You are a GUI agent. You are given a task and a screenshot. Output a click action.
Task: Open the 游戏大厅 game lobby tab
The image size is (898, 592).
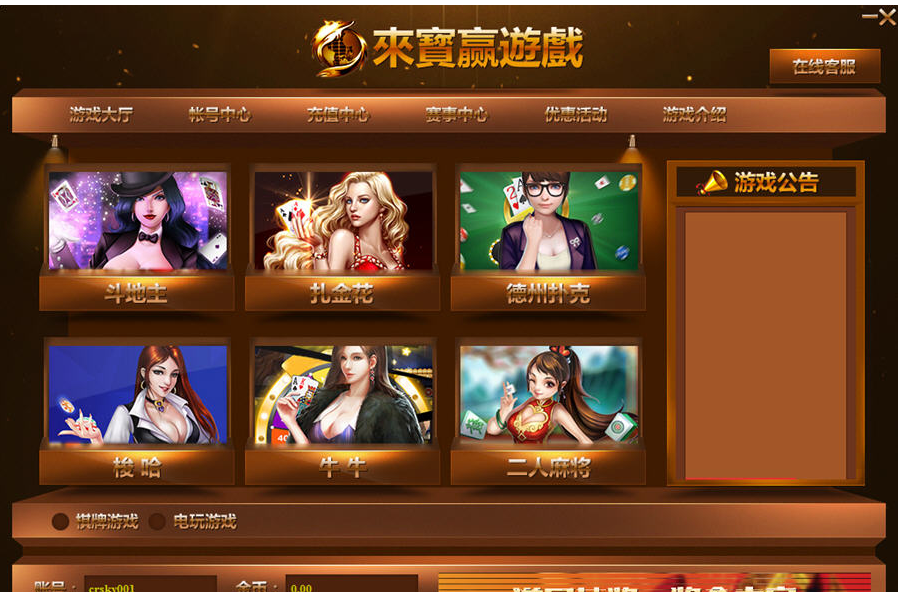[101, 114]
